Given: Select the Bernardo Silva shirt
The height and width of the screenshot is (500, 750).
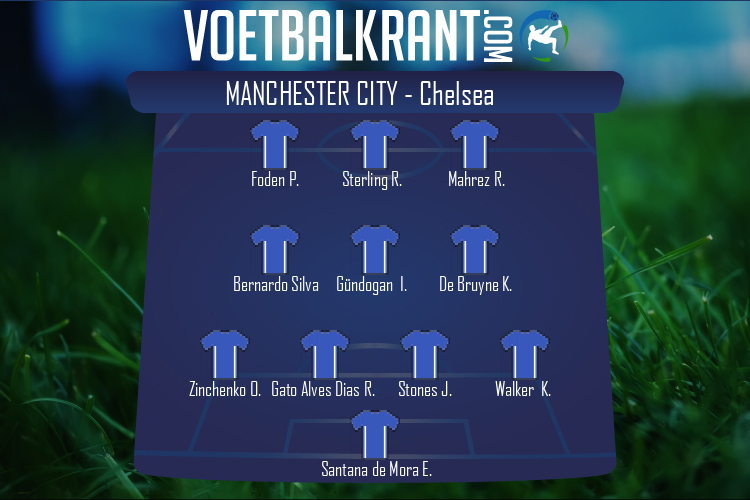Looking at the screenshot, I should (275, 251).
